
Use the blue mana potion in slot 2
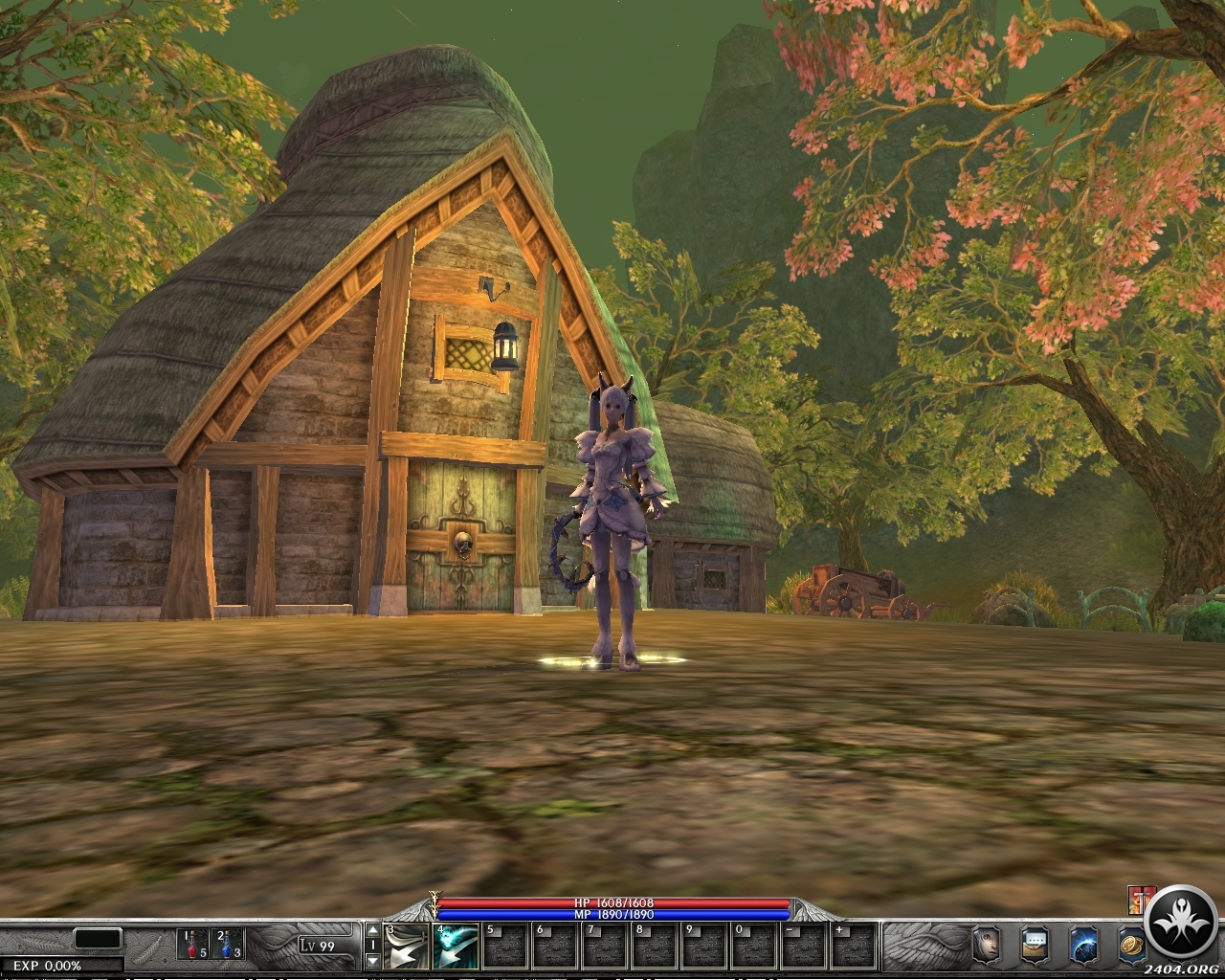coord(229,945)
